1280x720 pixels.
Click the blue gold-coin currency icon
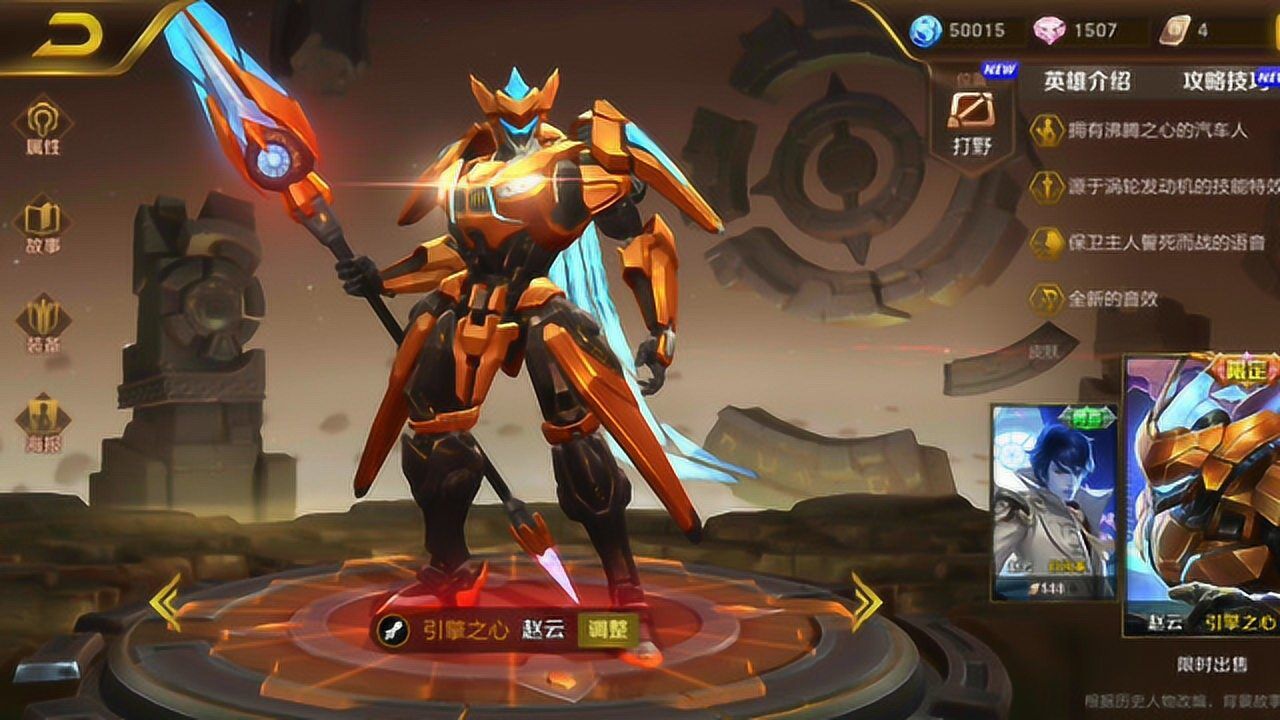point(925,30)
